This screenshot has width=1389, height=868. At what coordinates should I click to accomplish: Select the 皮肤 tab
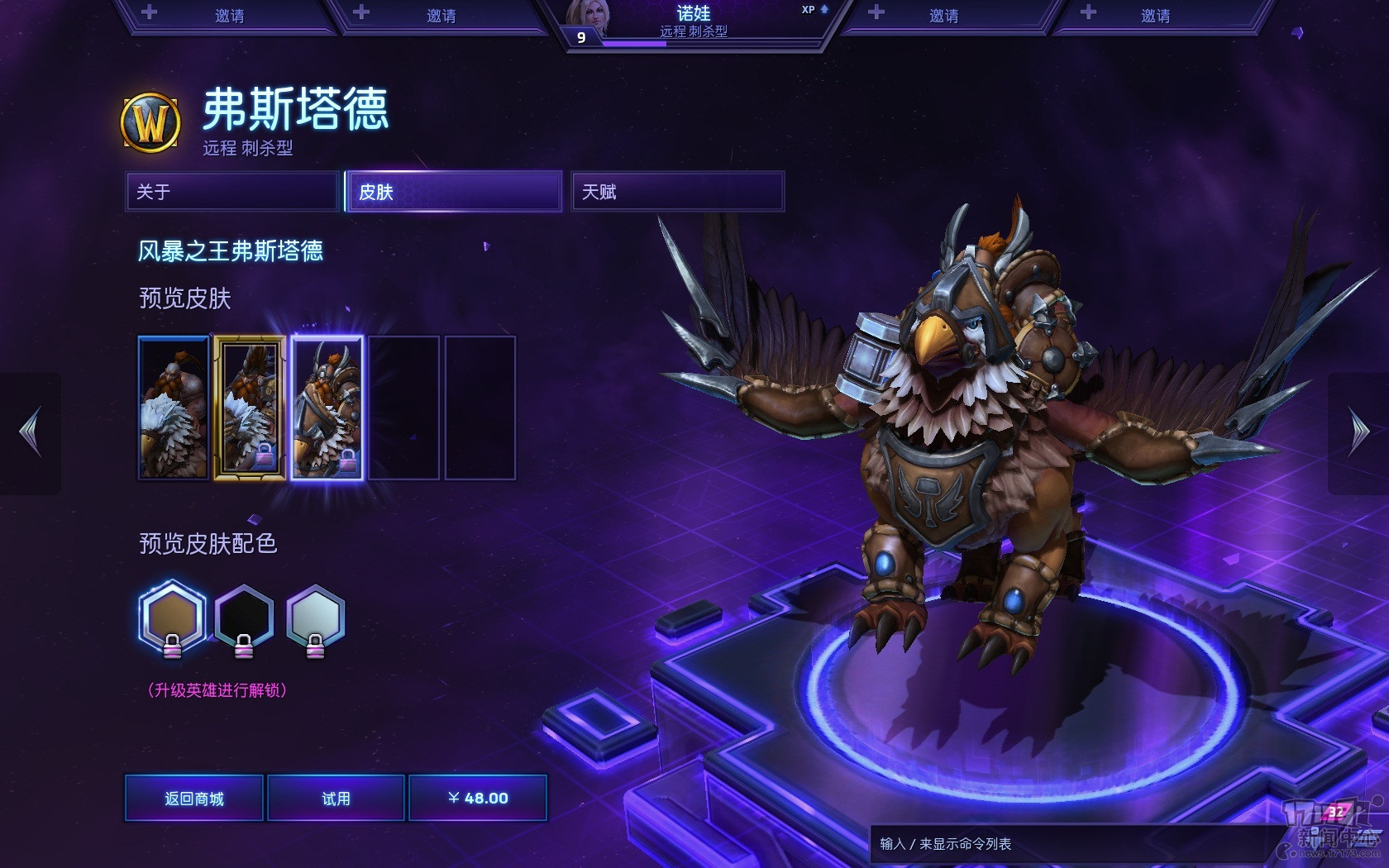click(454, 192)
